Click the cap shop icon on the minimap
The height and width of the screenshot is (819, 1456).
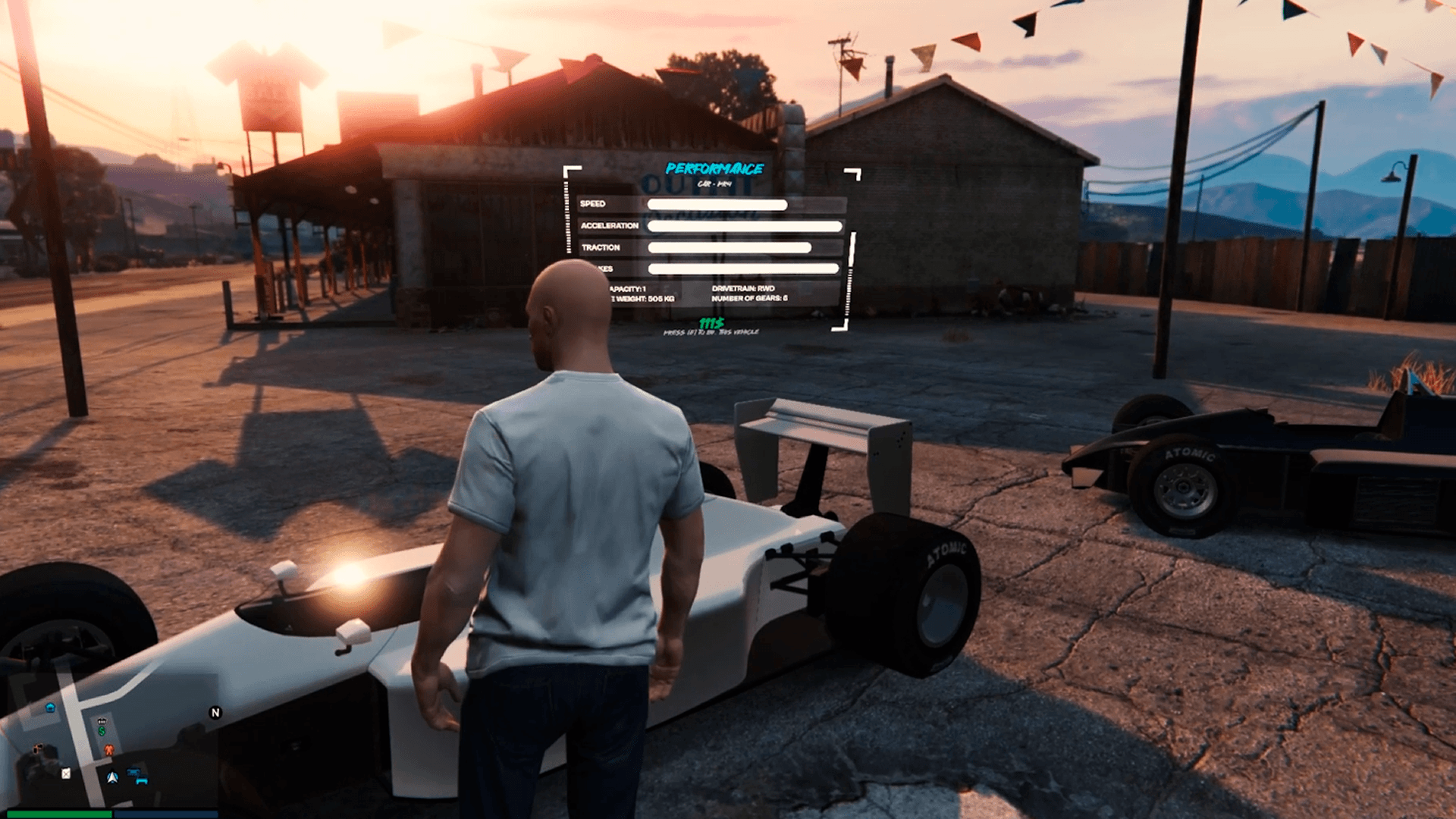102,721
